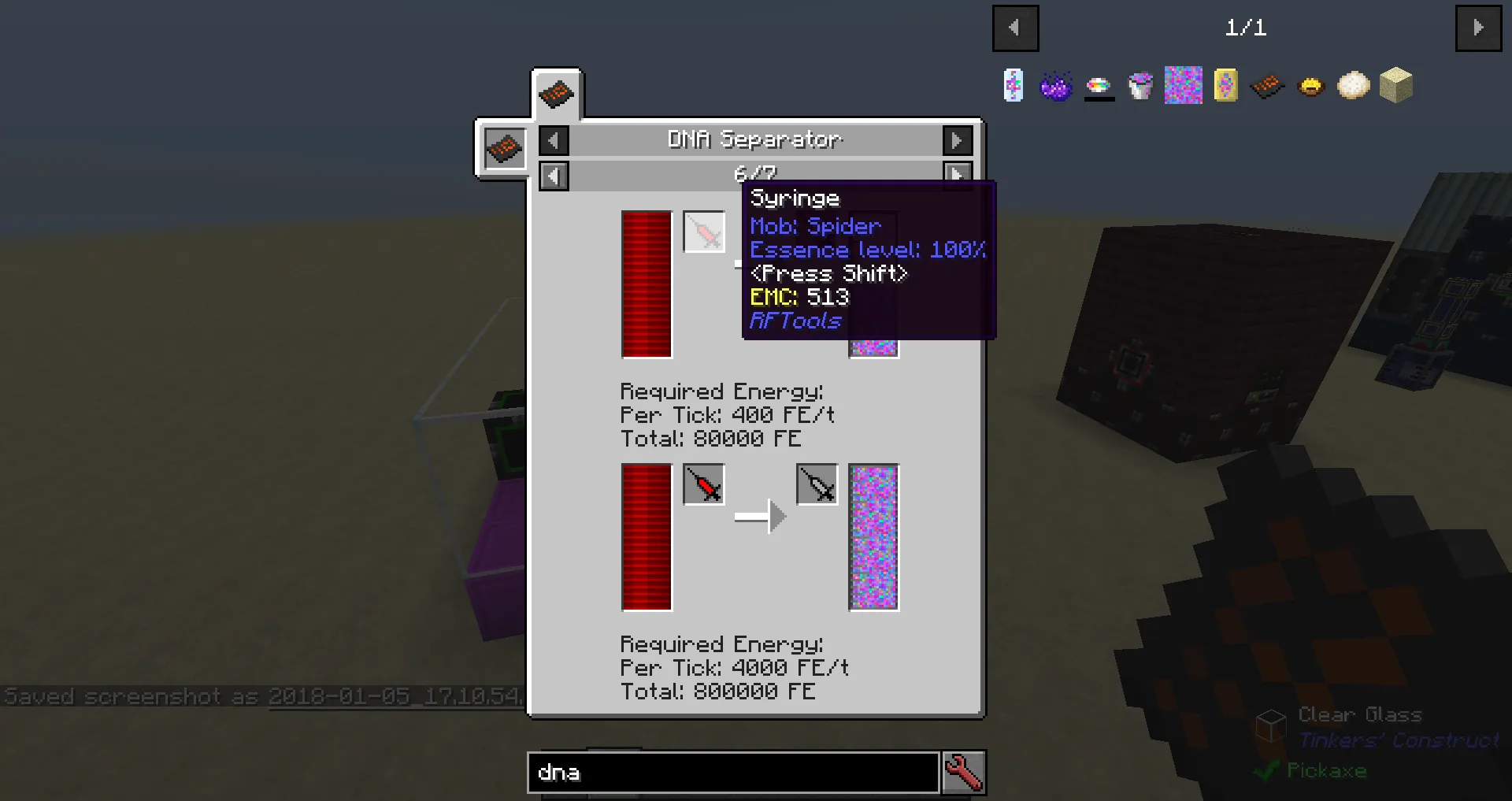Viewport: 1512px width, 801px height.
Task: Select the pink DNA result block in the recipe
Action: (x=873, y=537)
